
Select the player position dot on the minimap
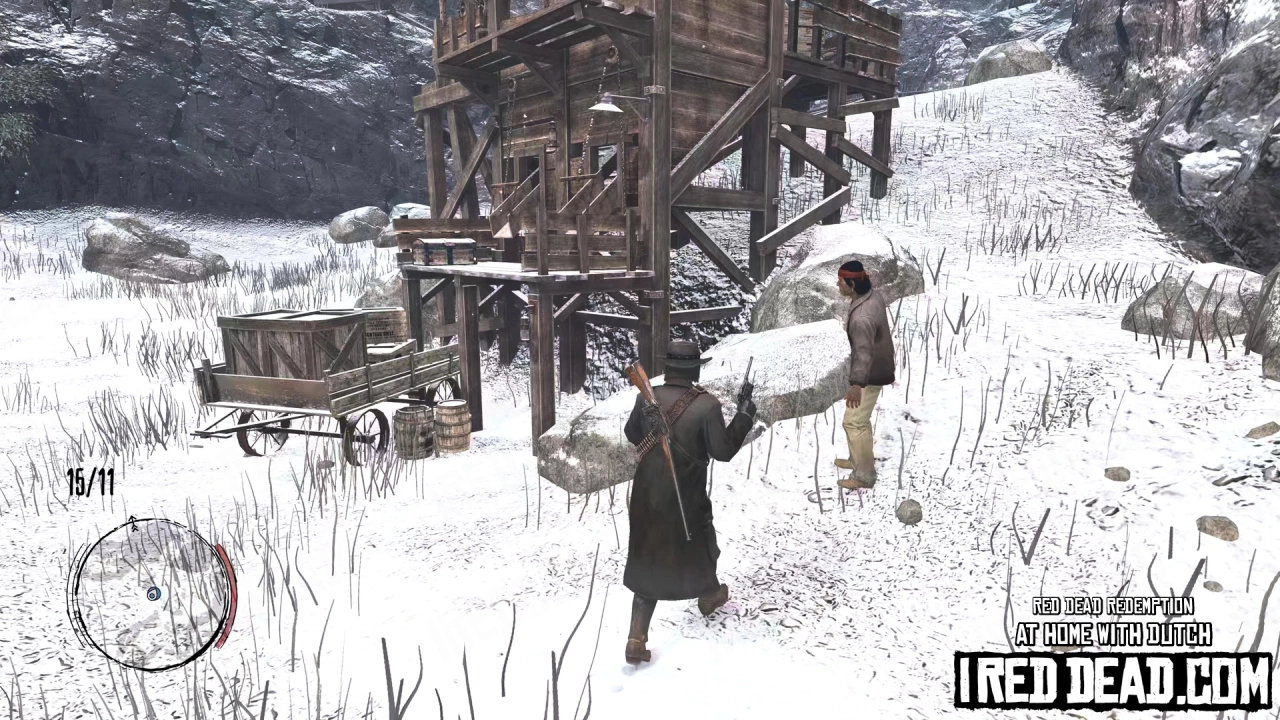pyautogui.click(x=152, y=593)
